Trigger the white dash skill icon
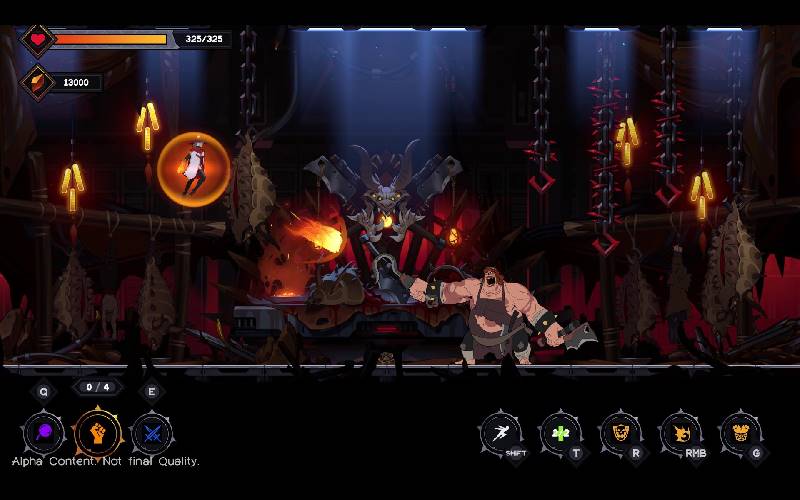 click(500, 433)
